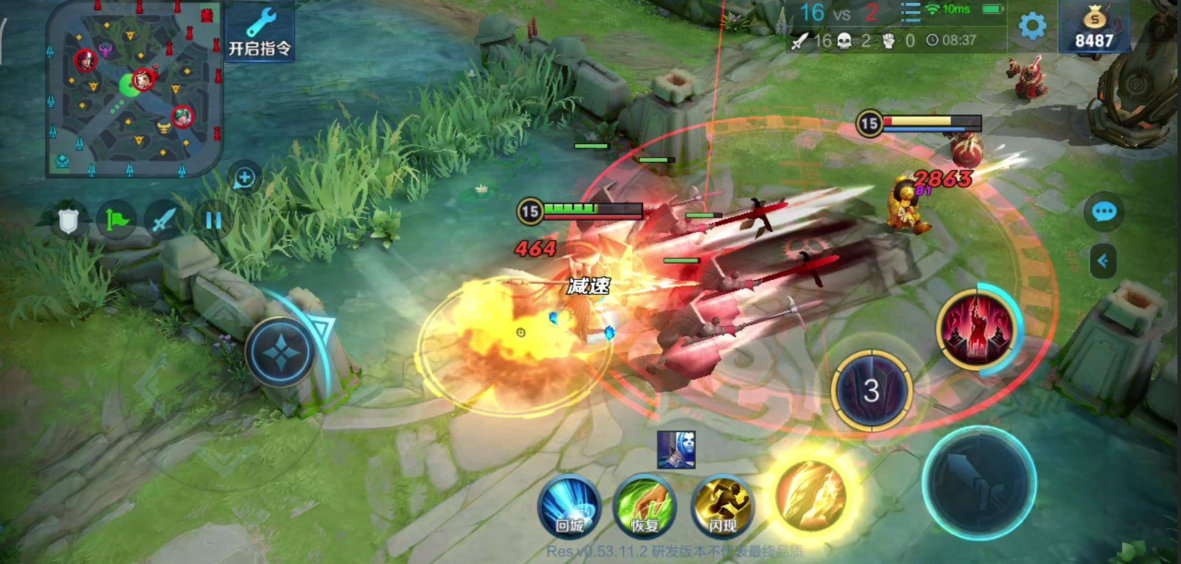
Task: Open the scoreboard list icon
Action: click(x=910, y=12)
